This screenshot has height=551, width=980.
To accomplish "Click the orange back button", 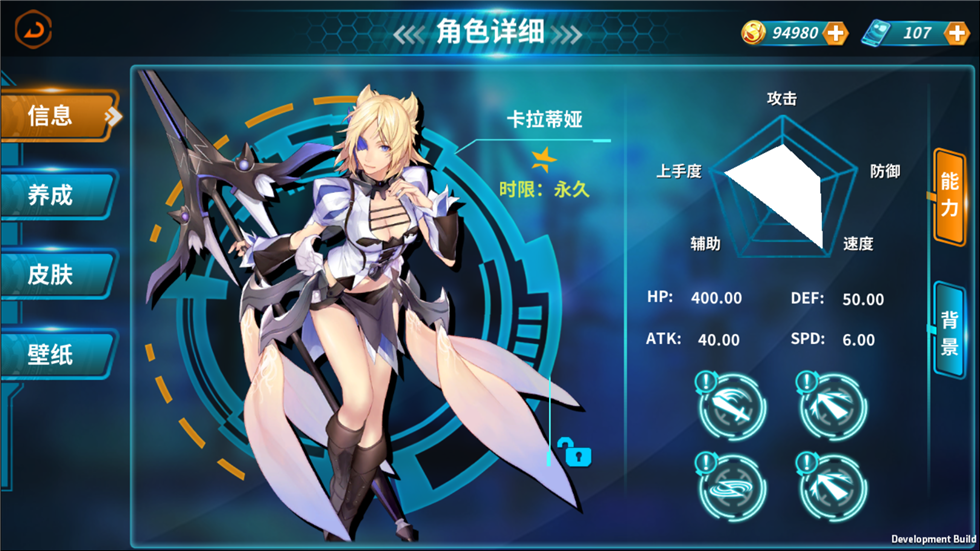I will click(33, 29).
